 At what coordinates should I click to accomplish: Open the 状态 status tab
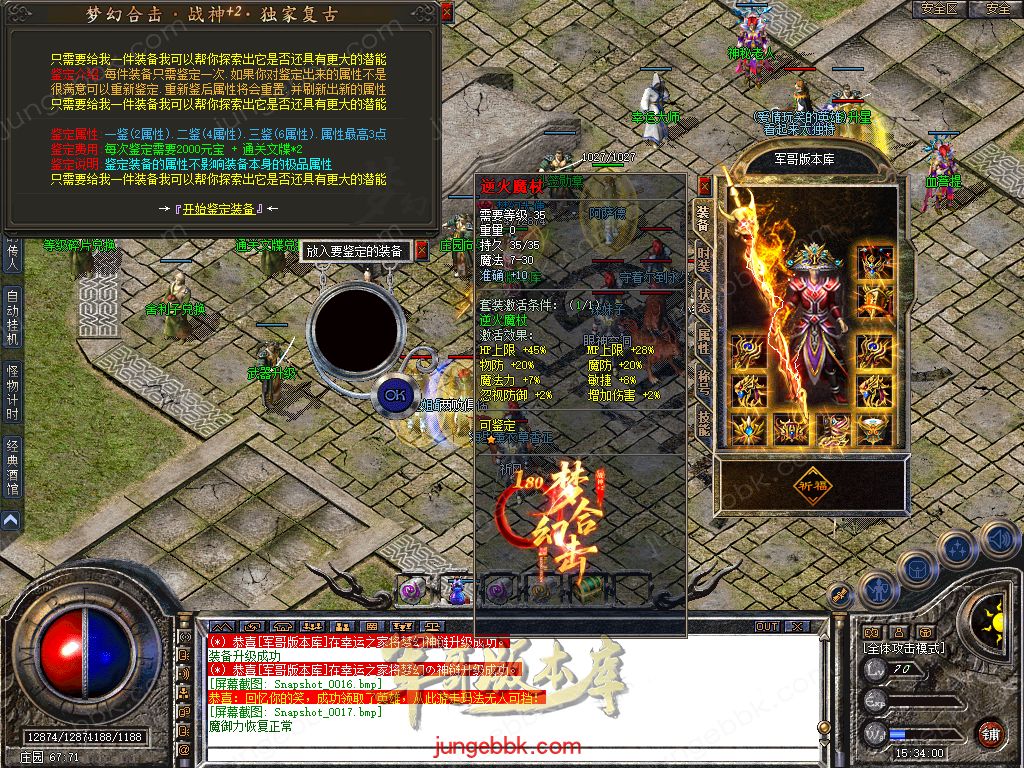click(x=704, y=302)
